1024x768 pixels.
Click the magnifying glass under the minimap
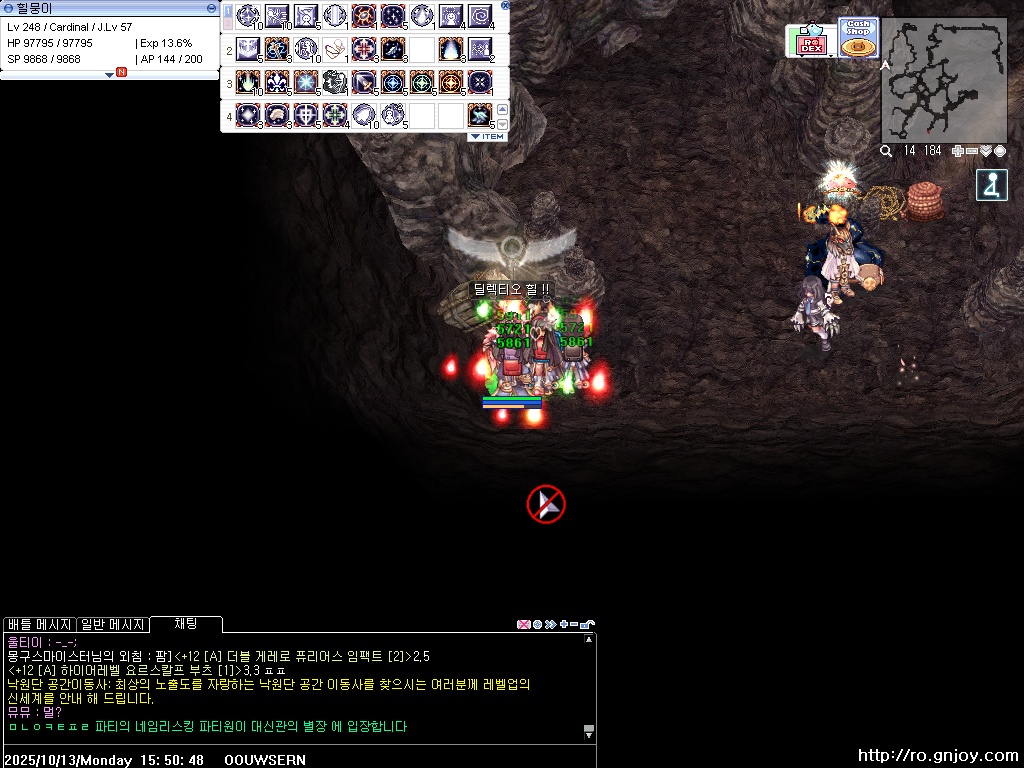click(x=886, y=151)
